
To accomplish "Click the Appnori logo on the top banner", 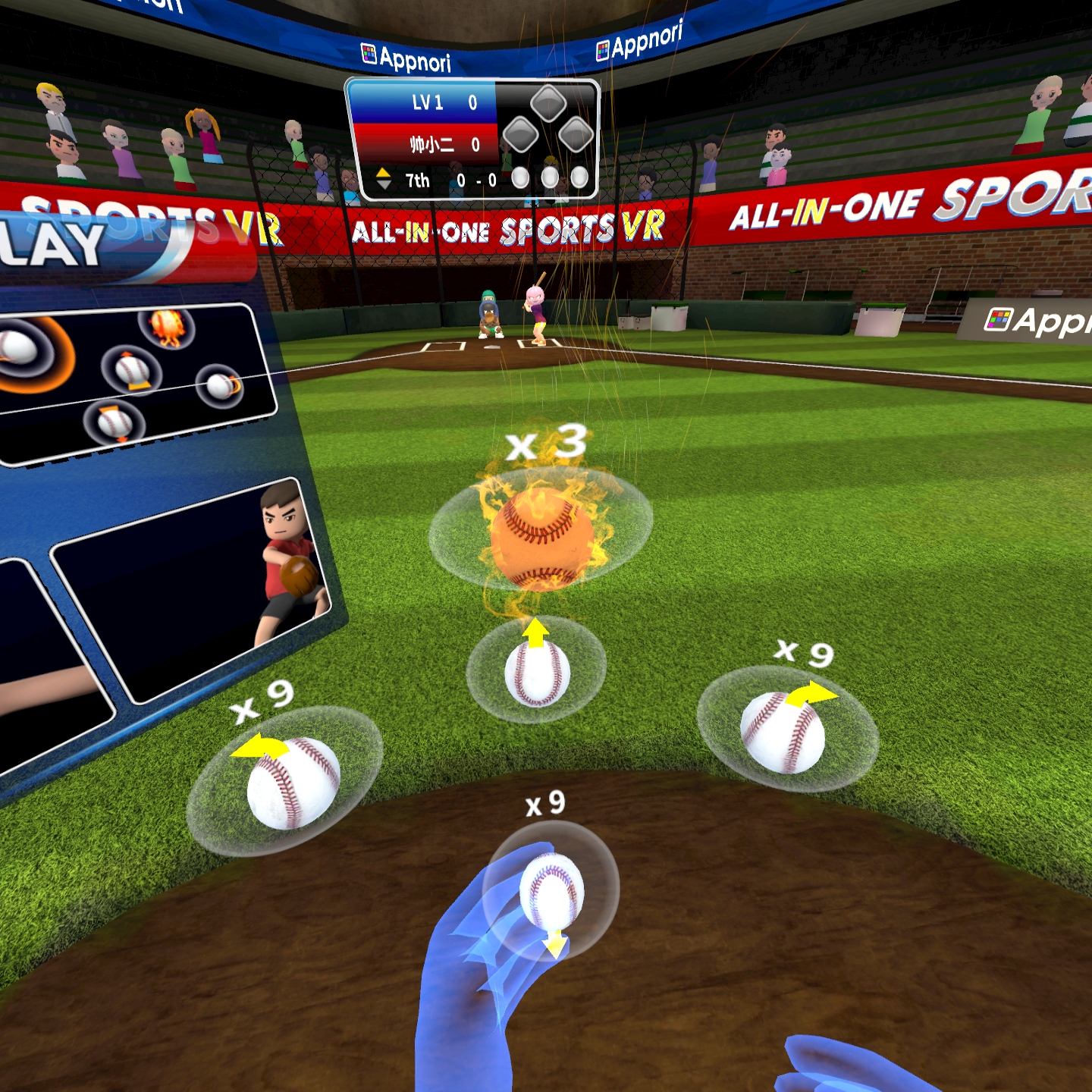I will (406, 53).
